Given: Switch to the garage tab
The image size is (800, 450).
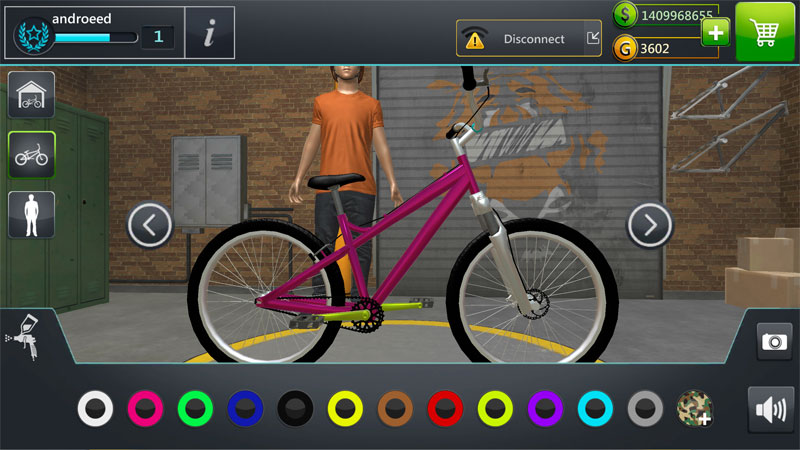Looking at the screenshot, I should pyautogui.click(x=31, y=95).
